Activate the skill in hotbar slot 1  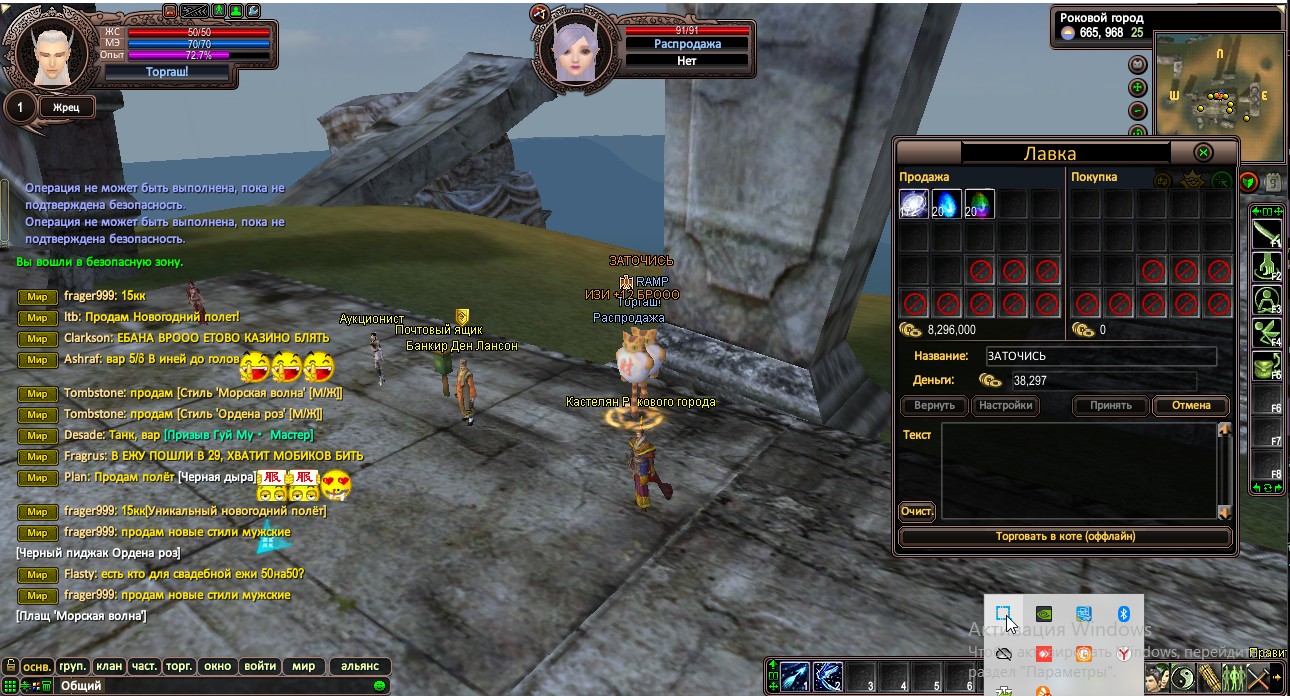point(794,677)
